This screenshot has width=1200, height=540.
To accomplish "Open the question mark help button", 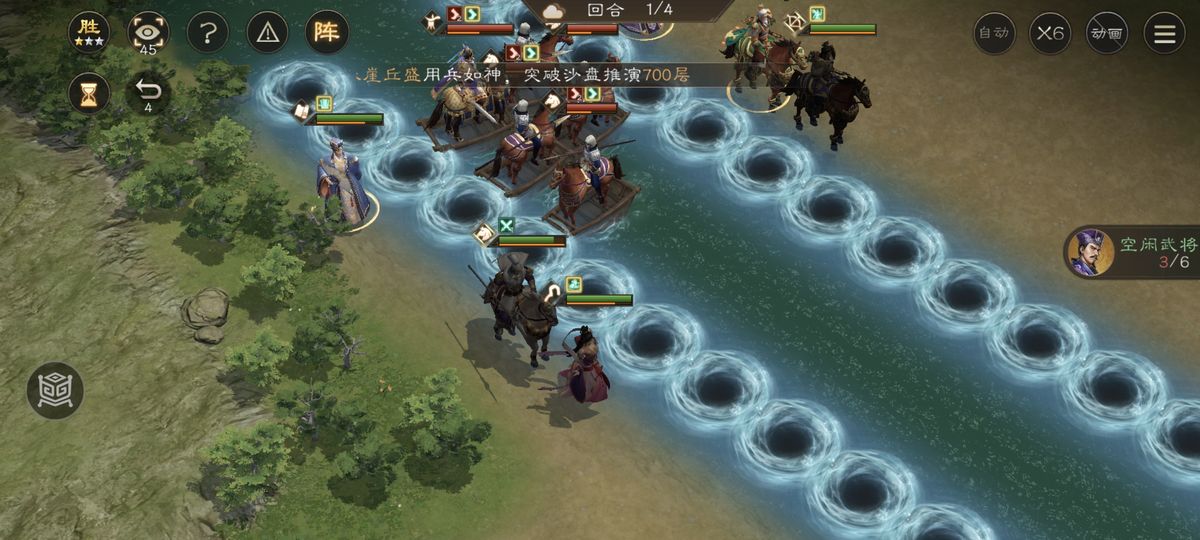I will click(207, 33).
